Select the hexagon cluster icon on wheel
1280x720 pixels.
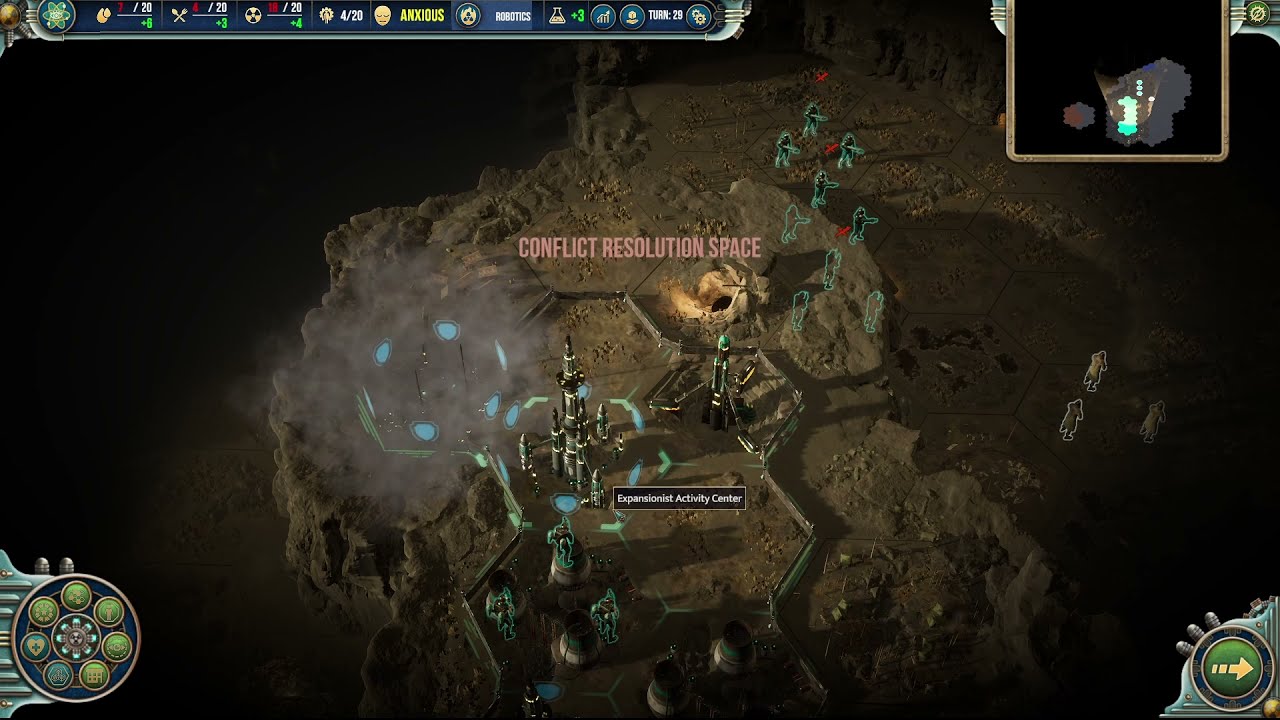(77, 596)
